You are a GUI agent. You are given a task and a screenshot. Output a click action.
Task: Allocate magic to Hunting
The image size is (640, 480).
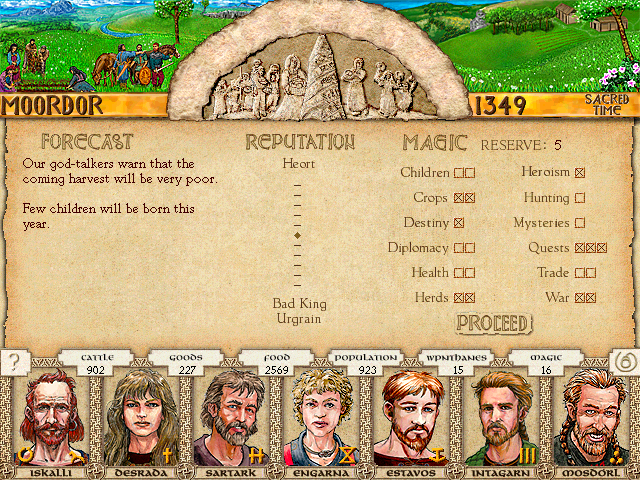click(x=580, y=198)
